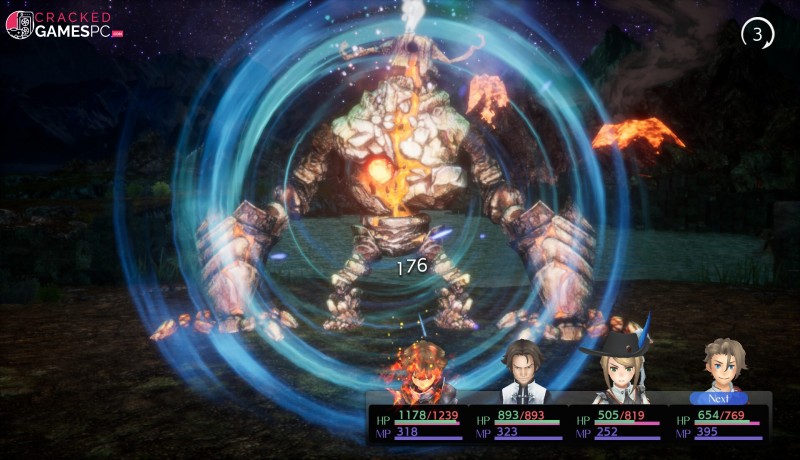The width and height of the screenshot is (800, 460).
Task: Click the Cracked Games PC logo
Action: pyautogui.click(x=64, y=24)
